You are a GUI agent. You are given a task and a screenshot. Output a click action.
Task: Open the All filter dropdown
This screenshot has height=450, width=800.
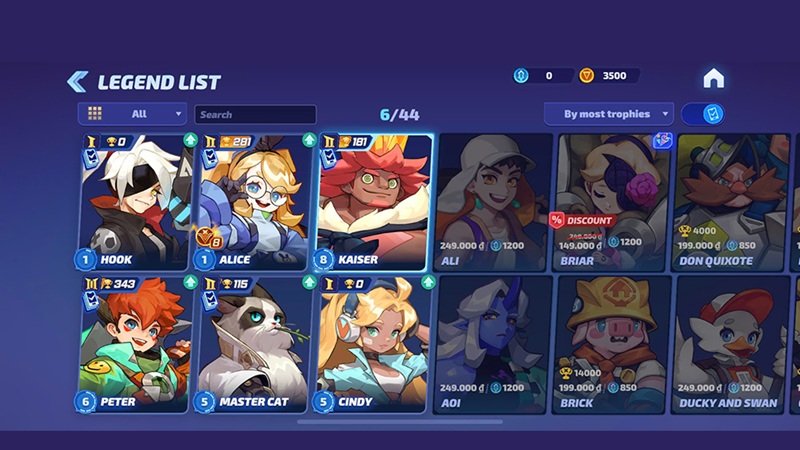(x=133, y=114)
